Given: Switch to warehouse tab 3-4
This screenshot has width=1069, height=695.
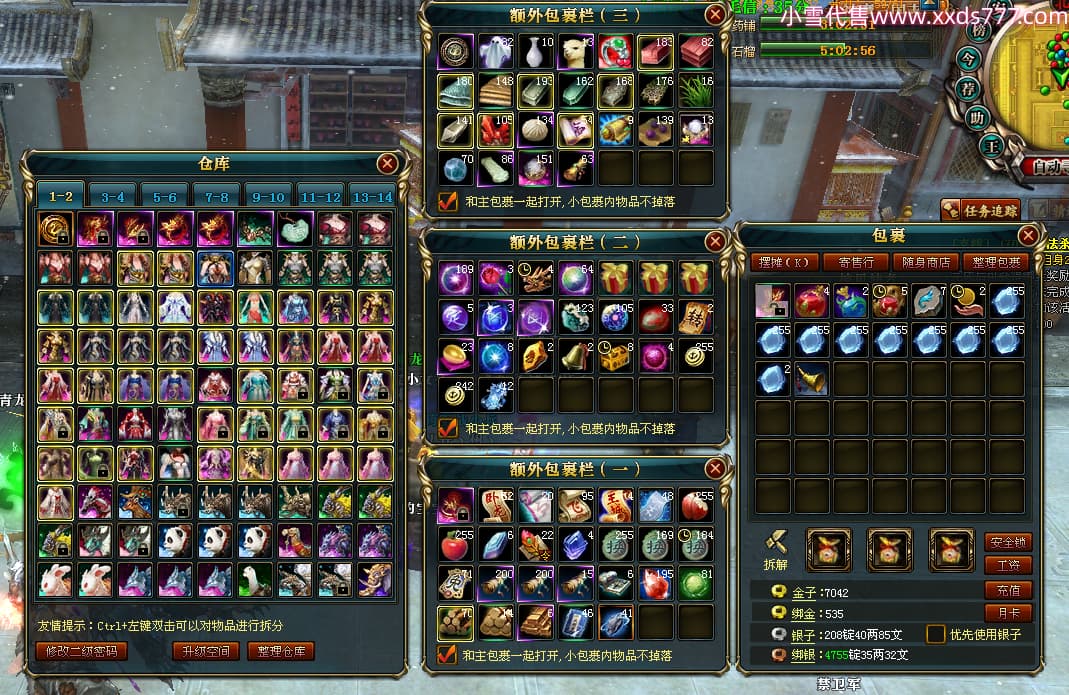Looking at the screenshot, I should [x=113, y=197].
